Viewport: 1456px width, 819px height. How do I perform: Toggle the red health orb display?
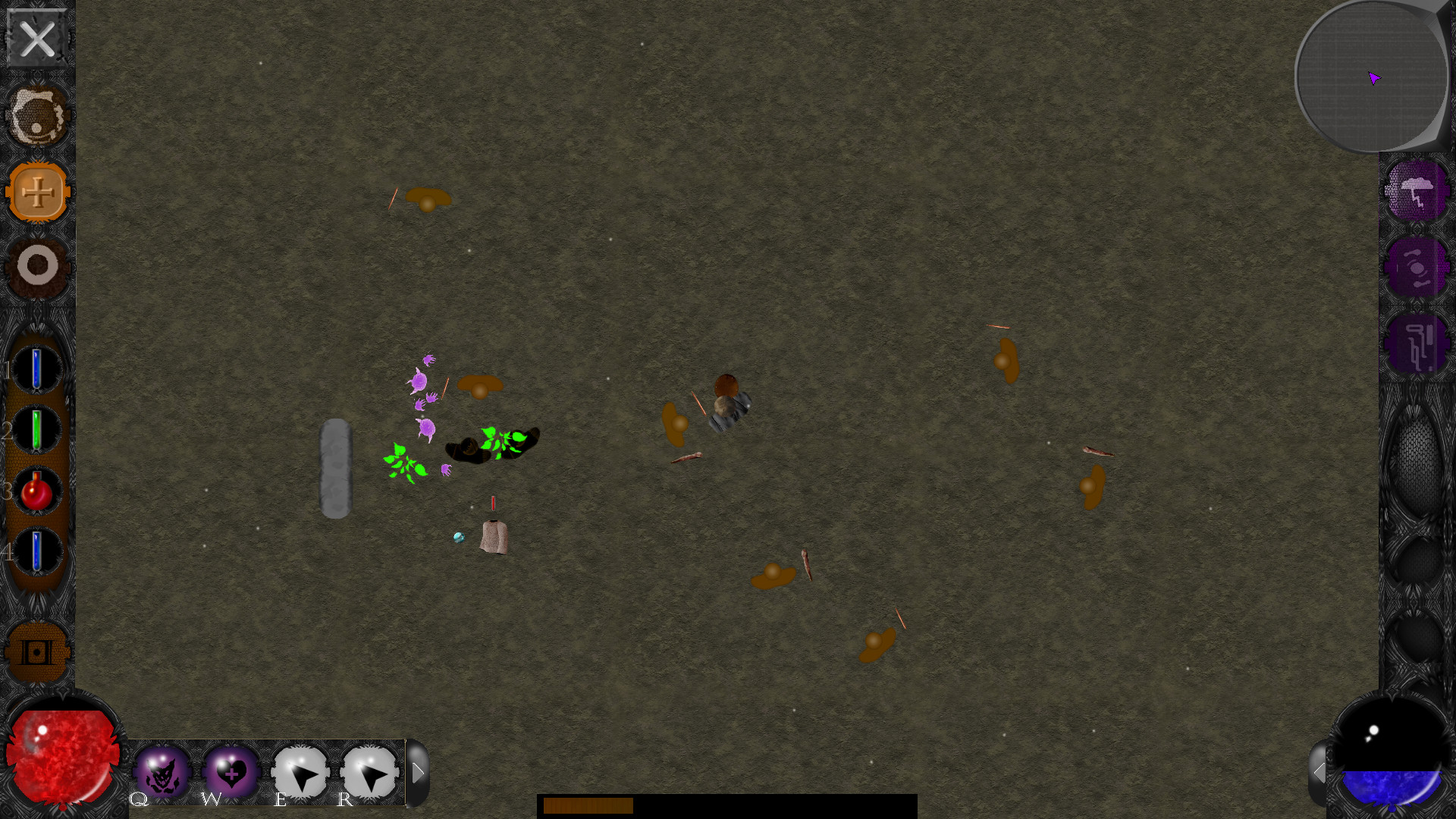(x=62, y=755)
